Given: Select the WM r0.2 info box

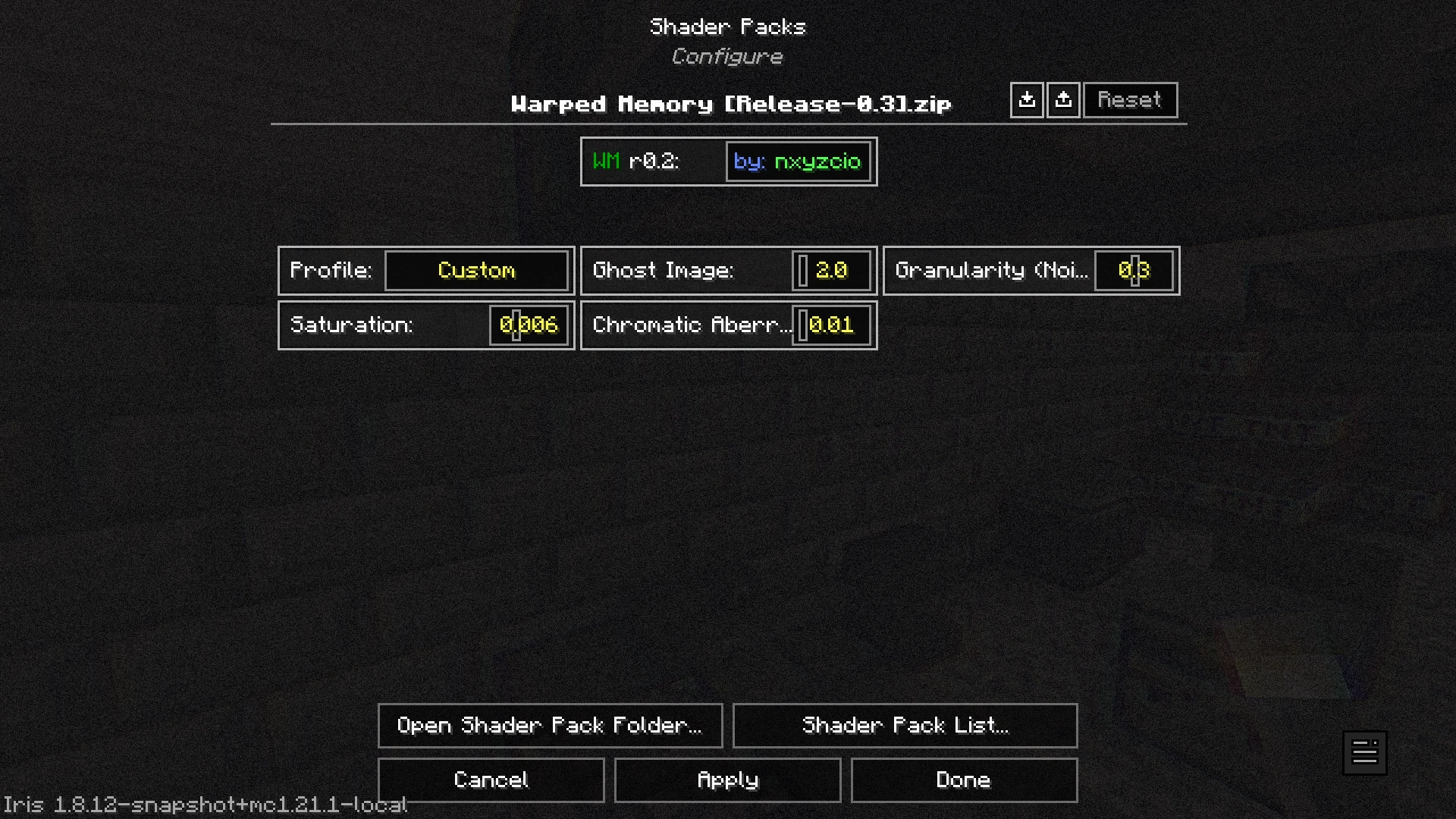Looking at the screenshot, I should click(652, 161).
